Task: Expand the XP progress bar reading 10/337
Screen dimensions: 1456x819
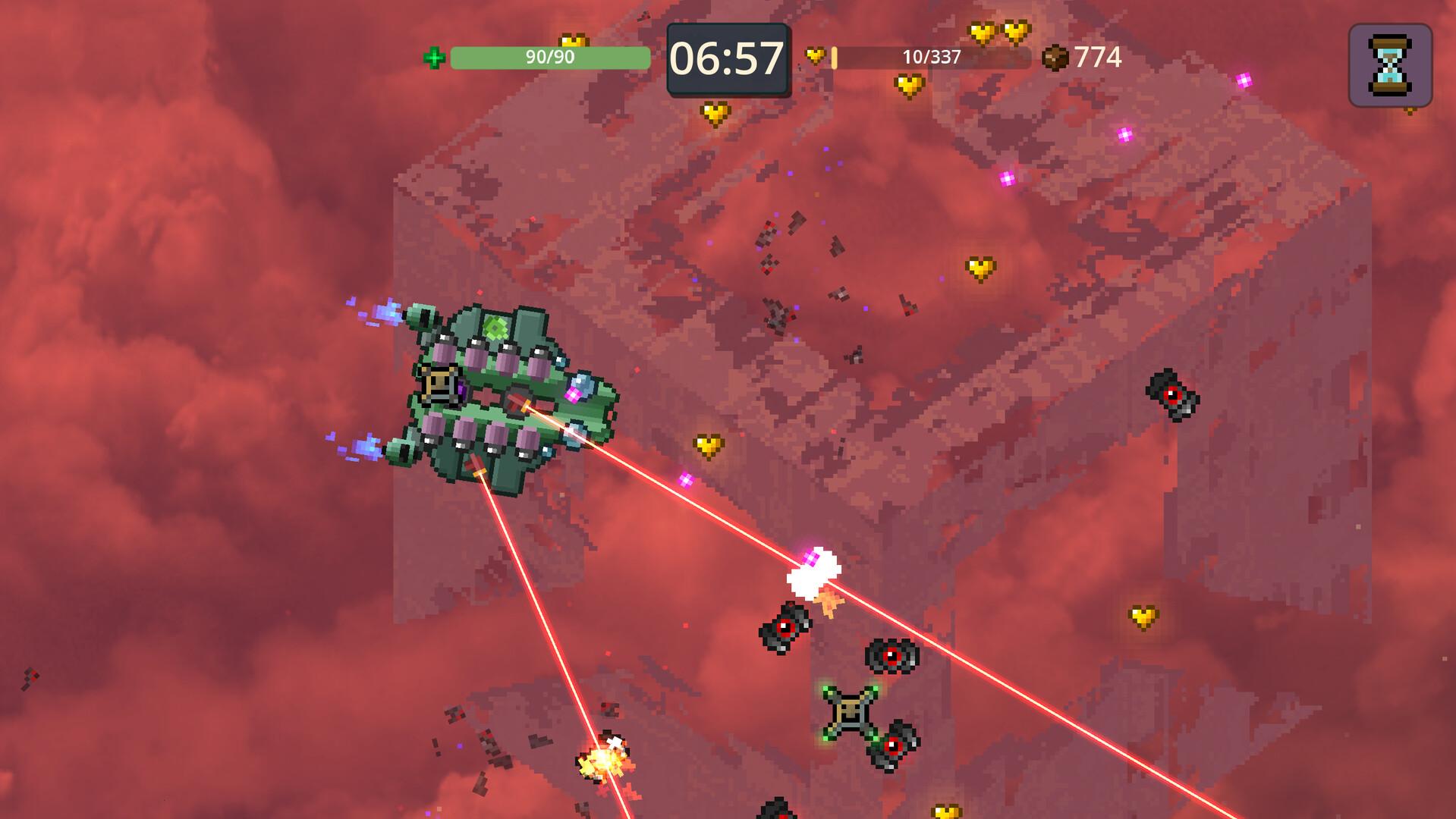Action: click(x=929, y=56)
